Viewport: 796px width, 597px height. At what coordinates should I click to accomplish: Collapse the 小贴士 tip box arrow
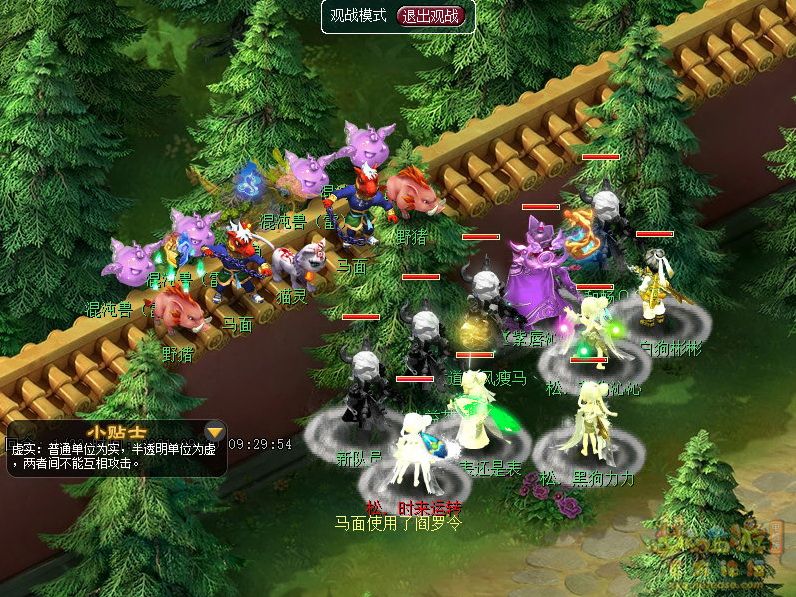click(x=213, y=432)
